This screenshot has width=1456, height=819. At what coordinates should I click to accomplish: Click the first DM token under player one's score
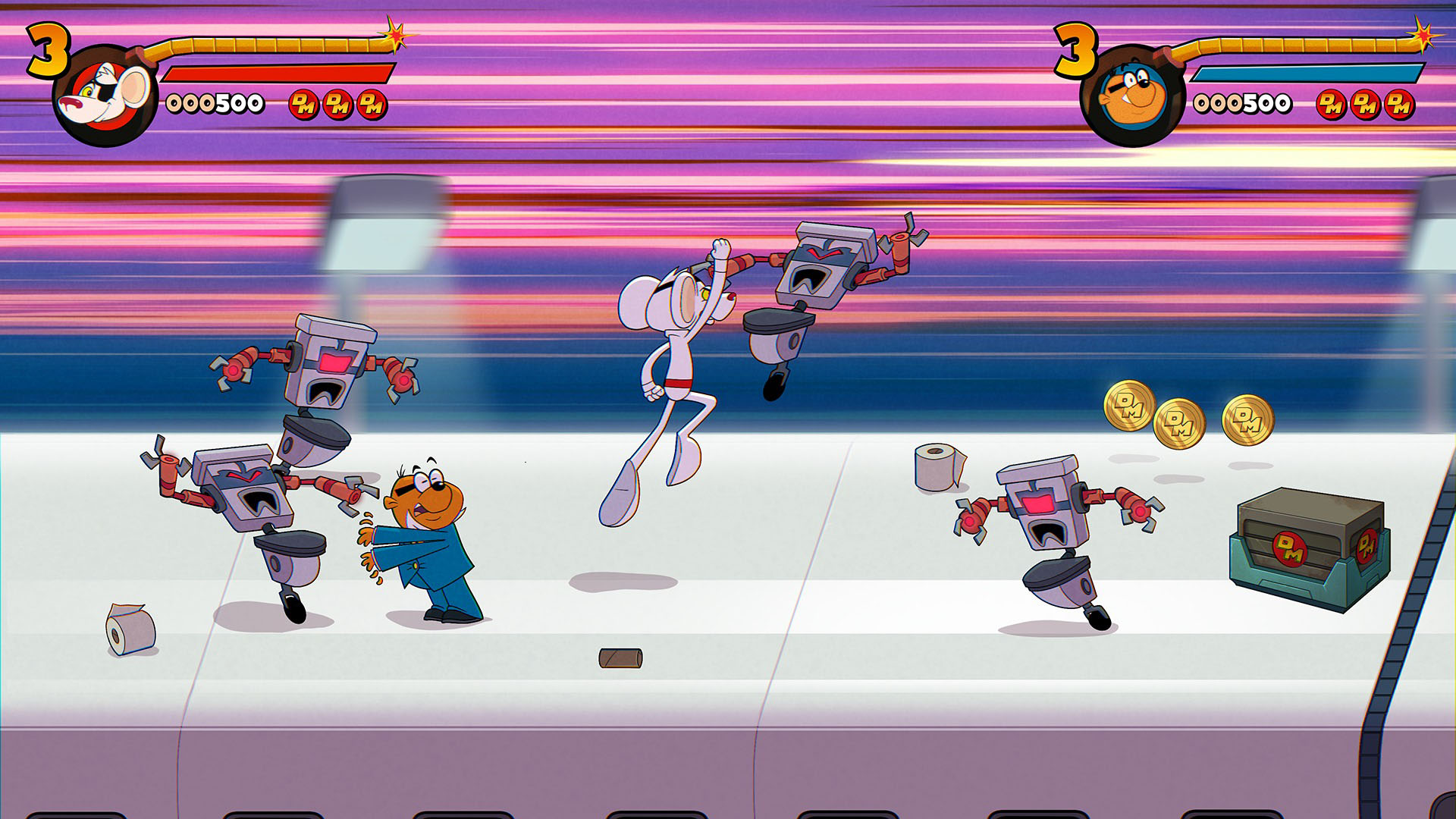pos(305,106)
